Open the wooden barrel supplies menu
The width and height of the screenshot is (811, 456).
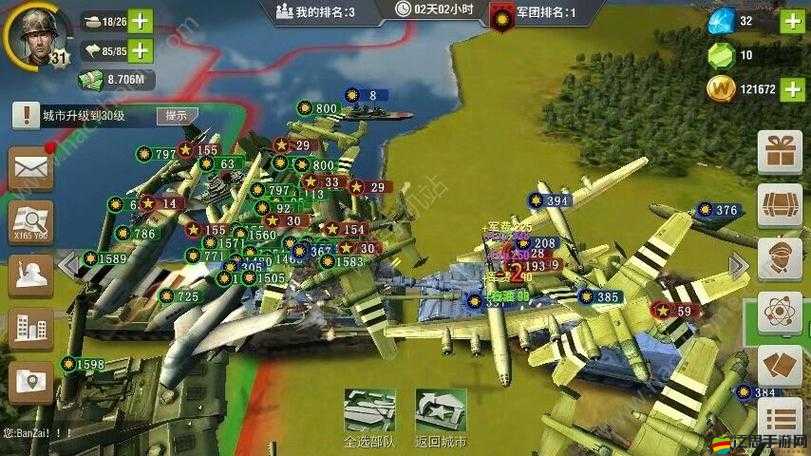(780, 207)
